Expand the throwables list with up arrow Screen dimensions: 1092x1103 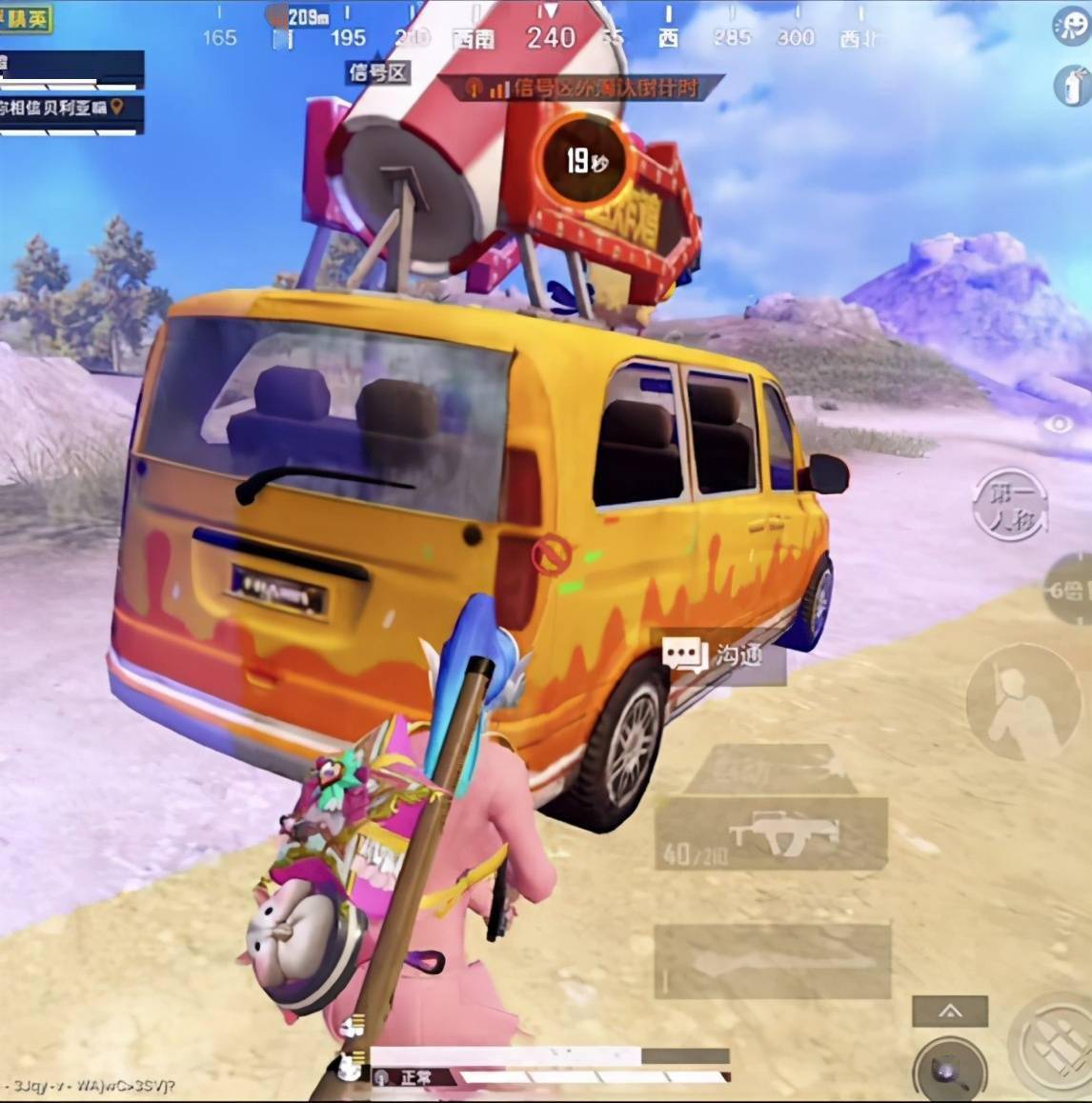pos(950,1012)
